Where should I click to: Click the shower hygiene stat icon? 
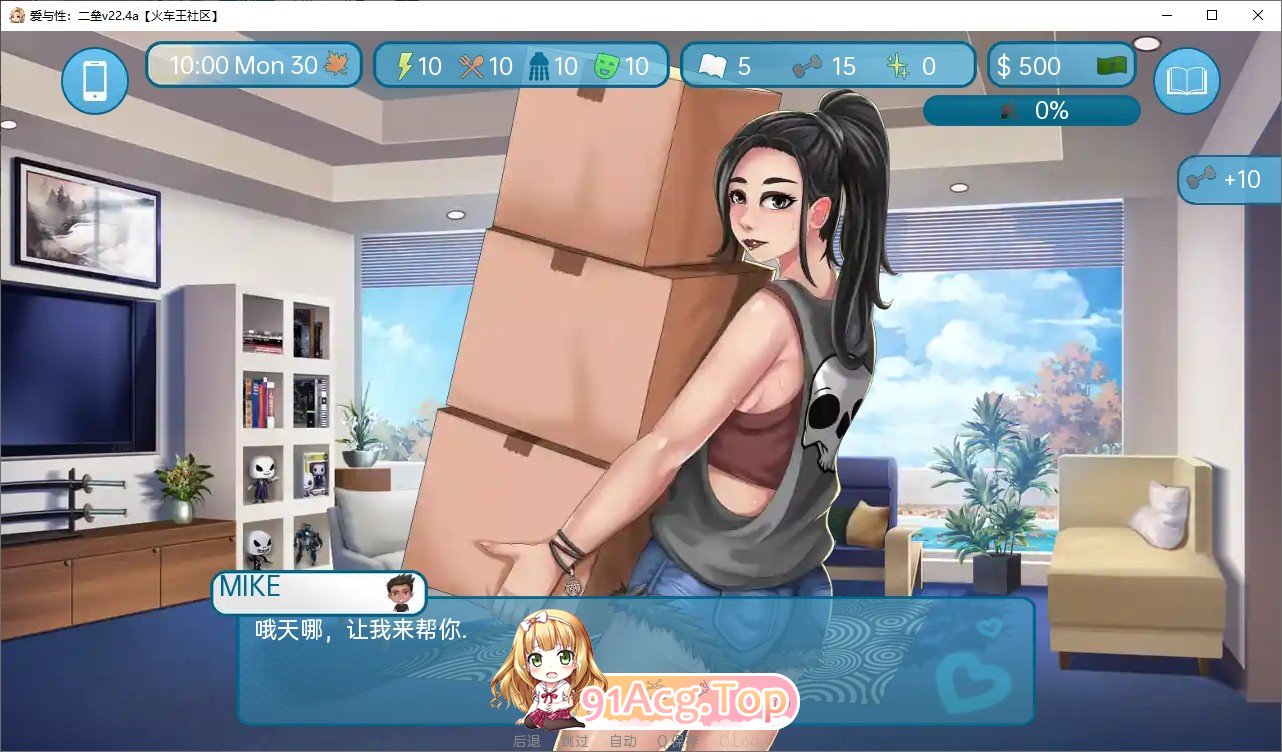pos(540,65)
